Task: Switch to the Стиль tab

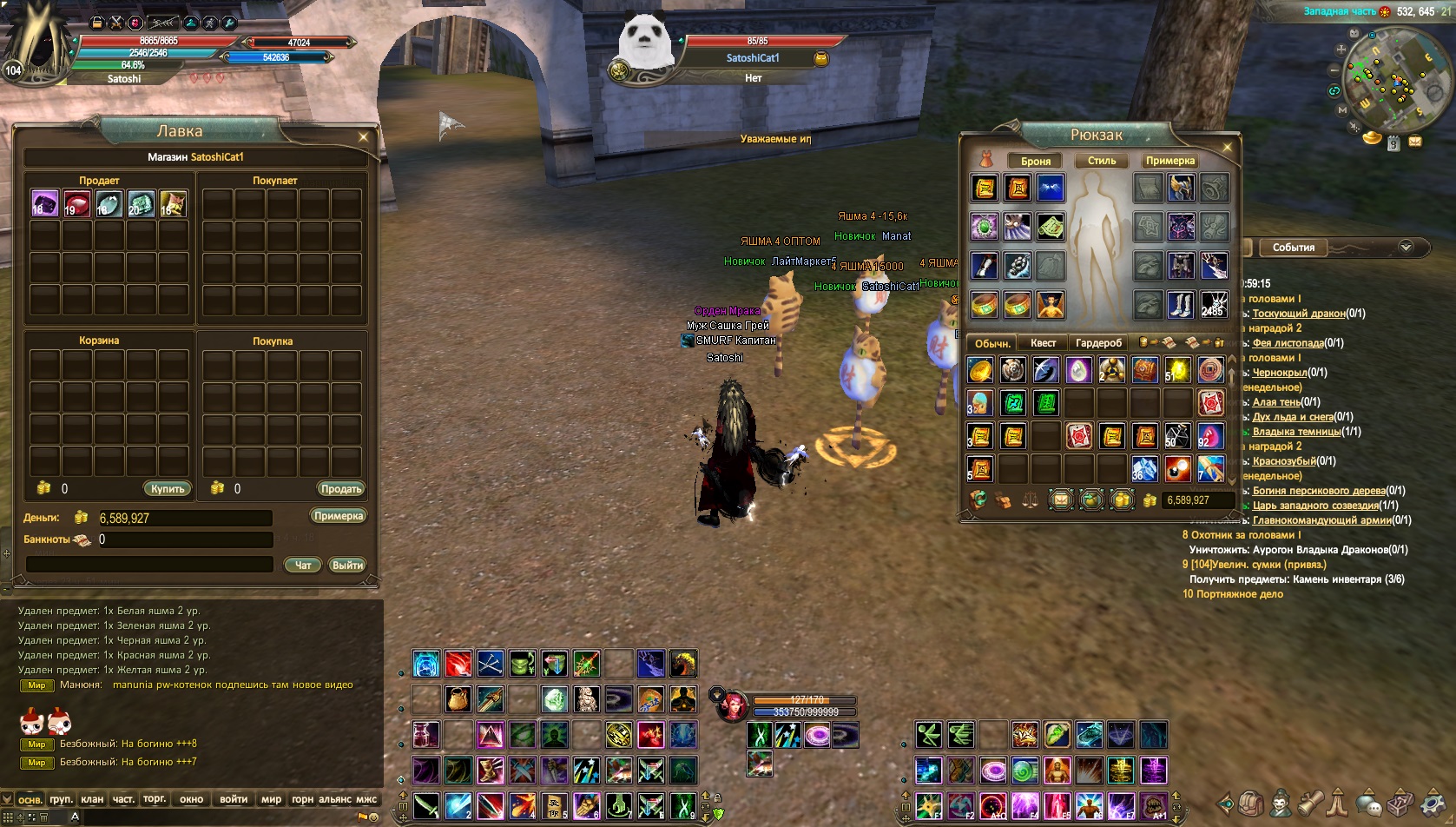Action: 1102,161
